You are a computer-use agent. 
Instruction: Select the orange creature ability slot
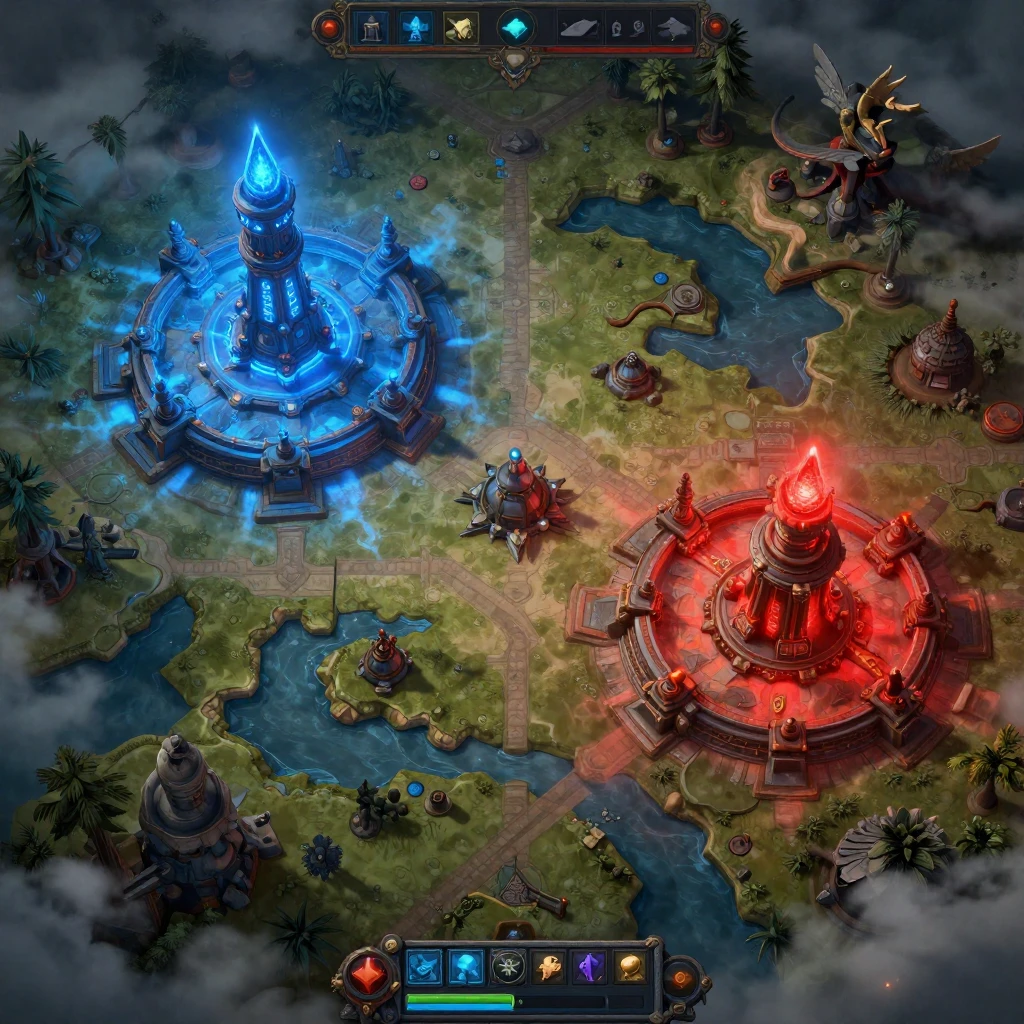click(549, 967)
